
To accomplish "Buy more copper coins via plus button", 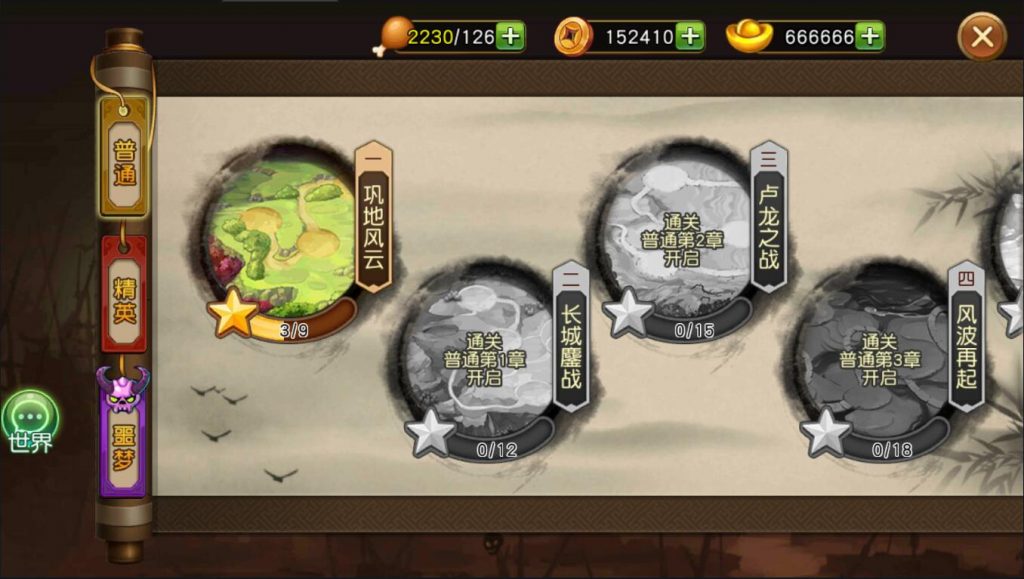I will (x=690, y=37).
